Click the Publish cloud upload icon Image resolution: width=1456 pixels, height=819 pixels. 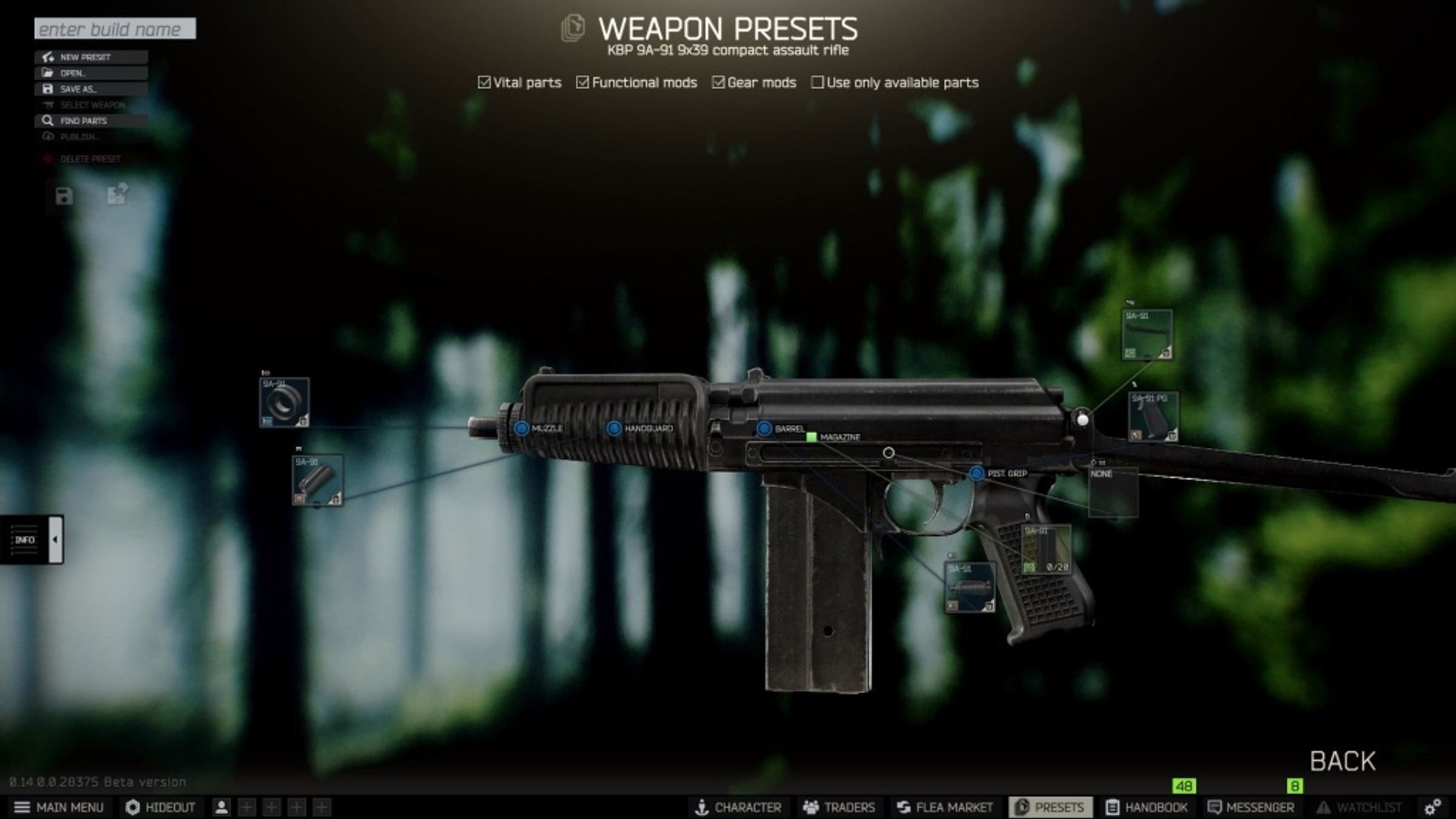47,136
